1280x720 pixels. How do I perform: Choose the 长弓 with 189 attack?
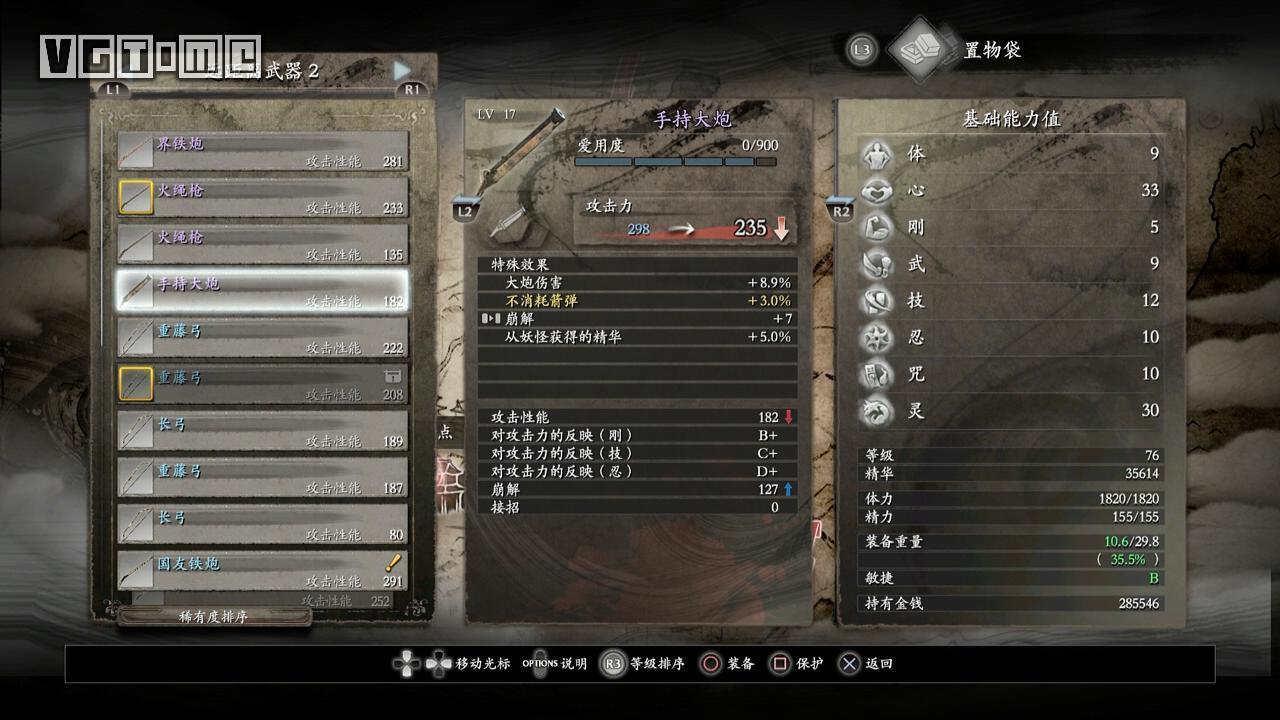point(262,431)
